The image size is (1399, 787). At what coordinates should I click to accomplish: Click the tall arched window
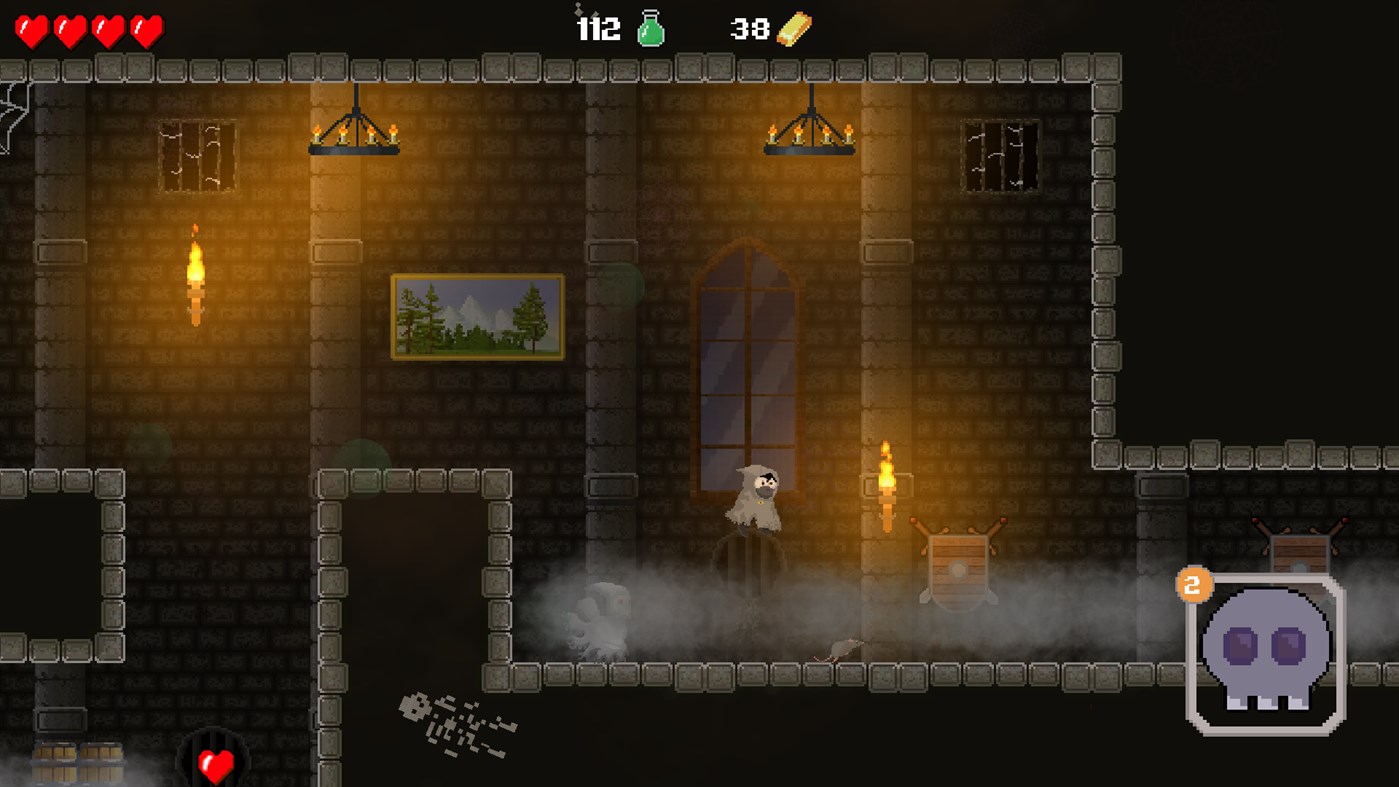click(x=748, y=370)
